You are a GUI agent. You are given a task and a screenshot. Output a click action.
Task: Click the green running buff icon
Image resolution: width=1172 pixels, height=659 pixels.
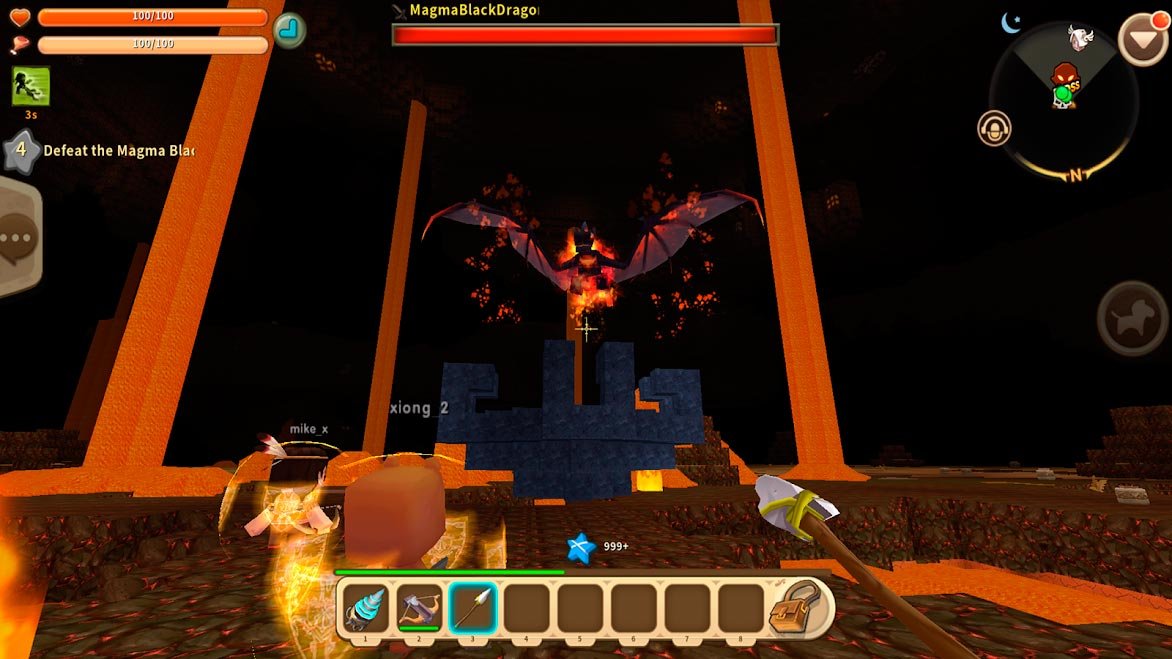[x=31, y=86]
